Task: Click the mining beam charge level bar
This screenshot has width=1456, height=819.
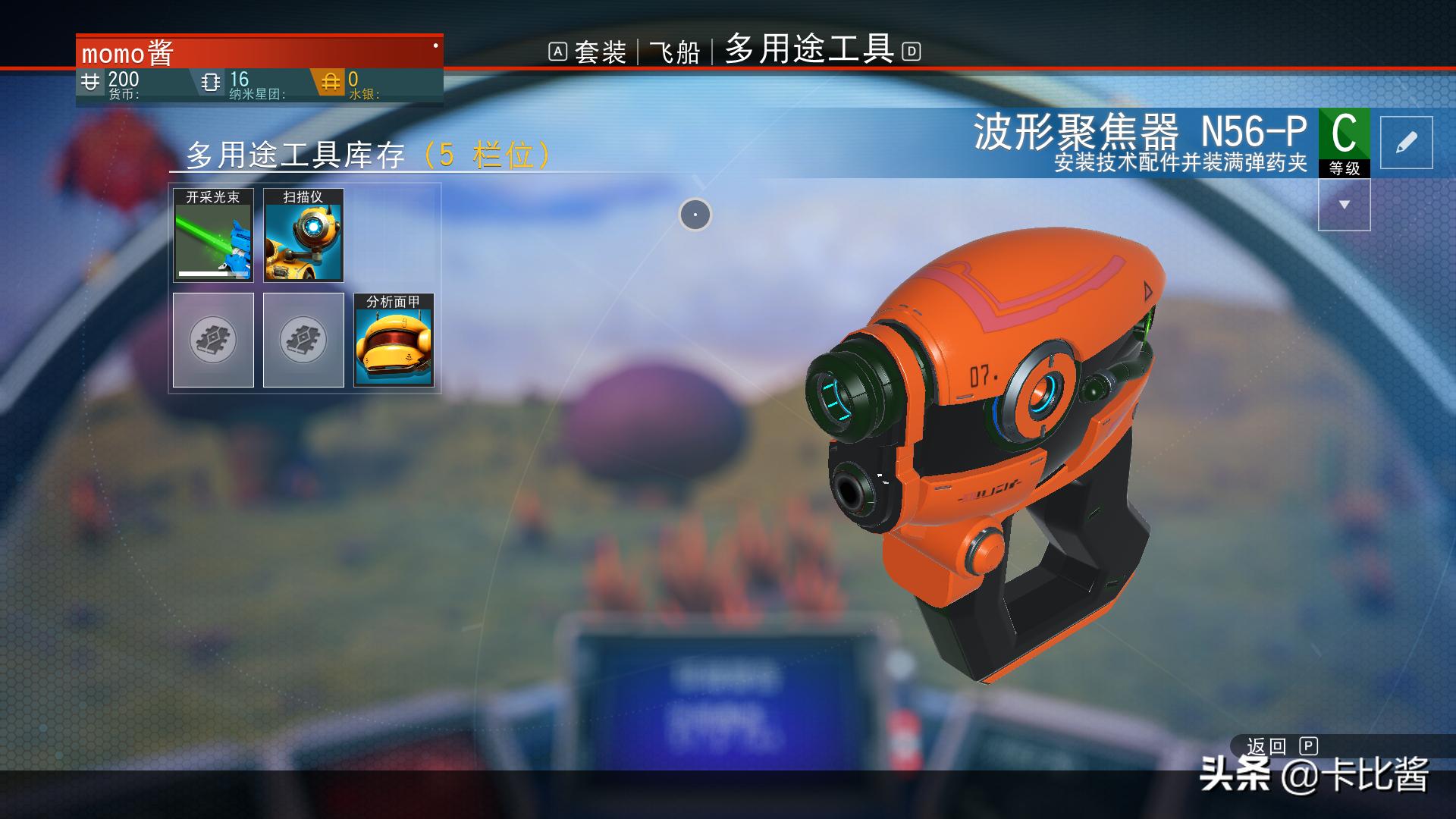Action: click(x=213, y=275)
